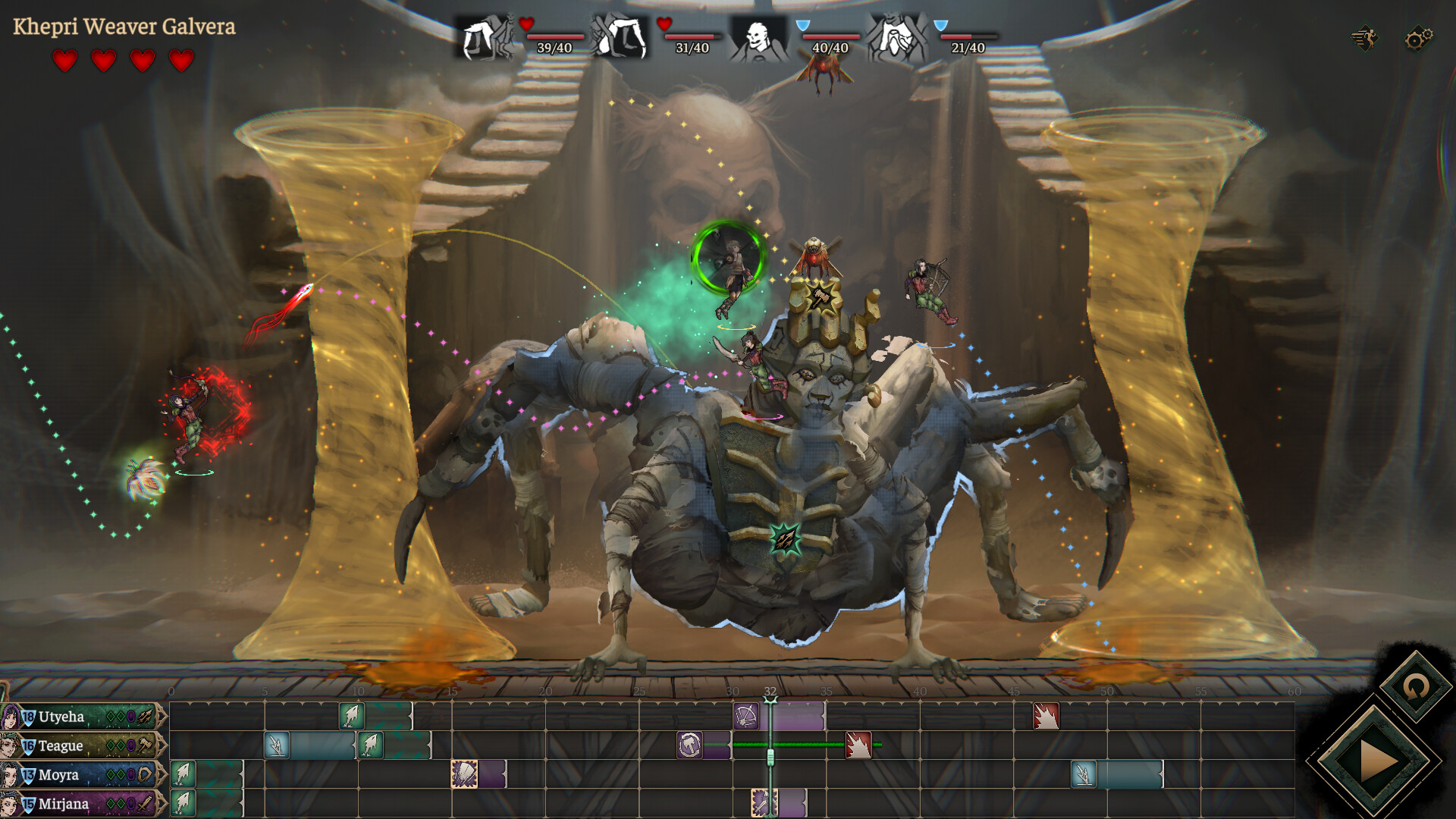Click the timeline playhead handle at 32
This screenshot has width=1456, height=819.
(770, 757)
